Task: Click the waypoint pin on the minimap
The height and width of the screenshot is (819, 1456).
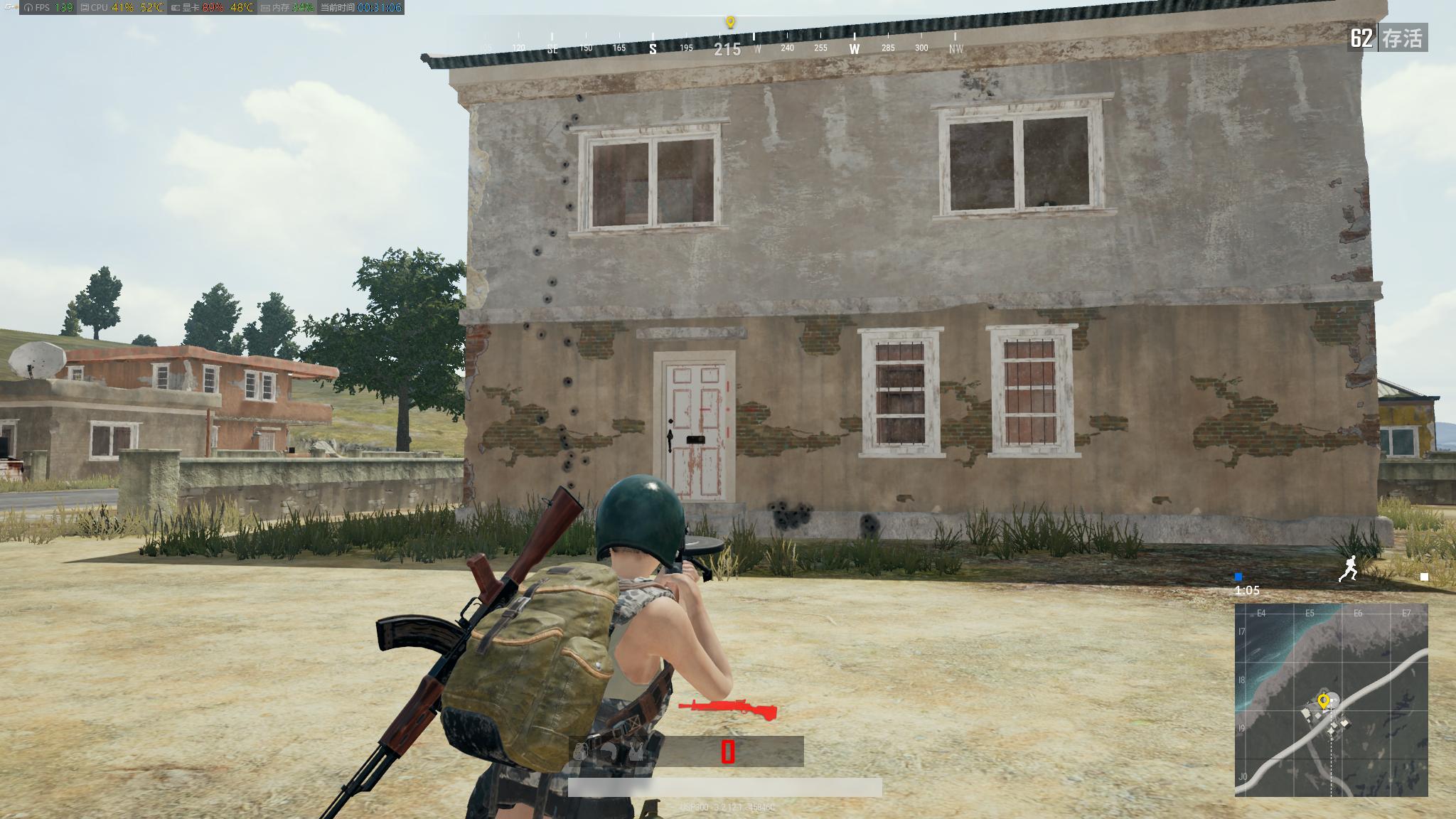Action: click(x=1324, y=699)
